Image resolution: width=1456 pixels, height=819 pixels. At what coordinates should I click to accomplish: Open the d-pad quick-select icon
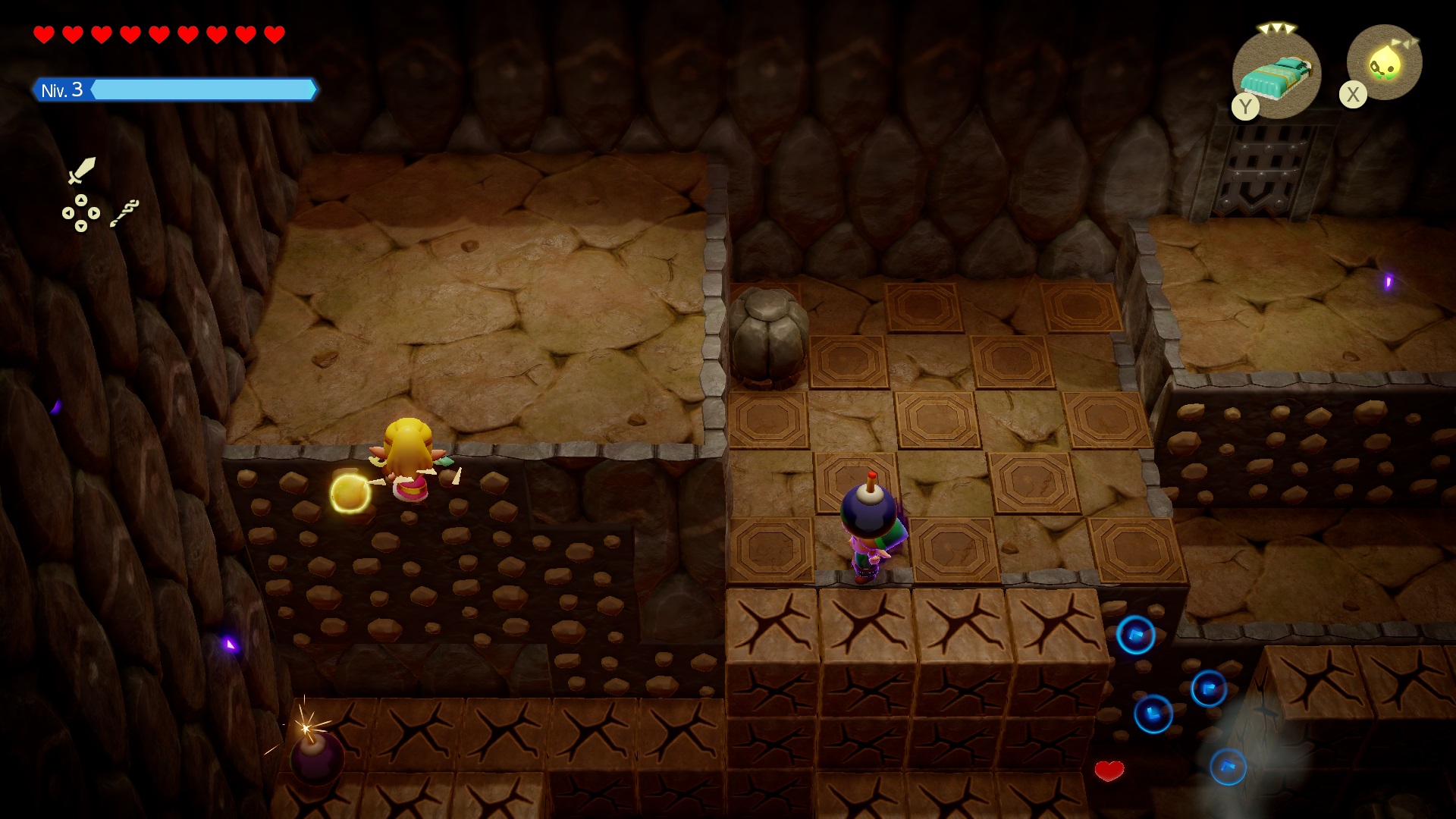tap(81, 213)
